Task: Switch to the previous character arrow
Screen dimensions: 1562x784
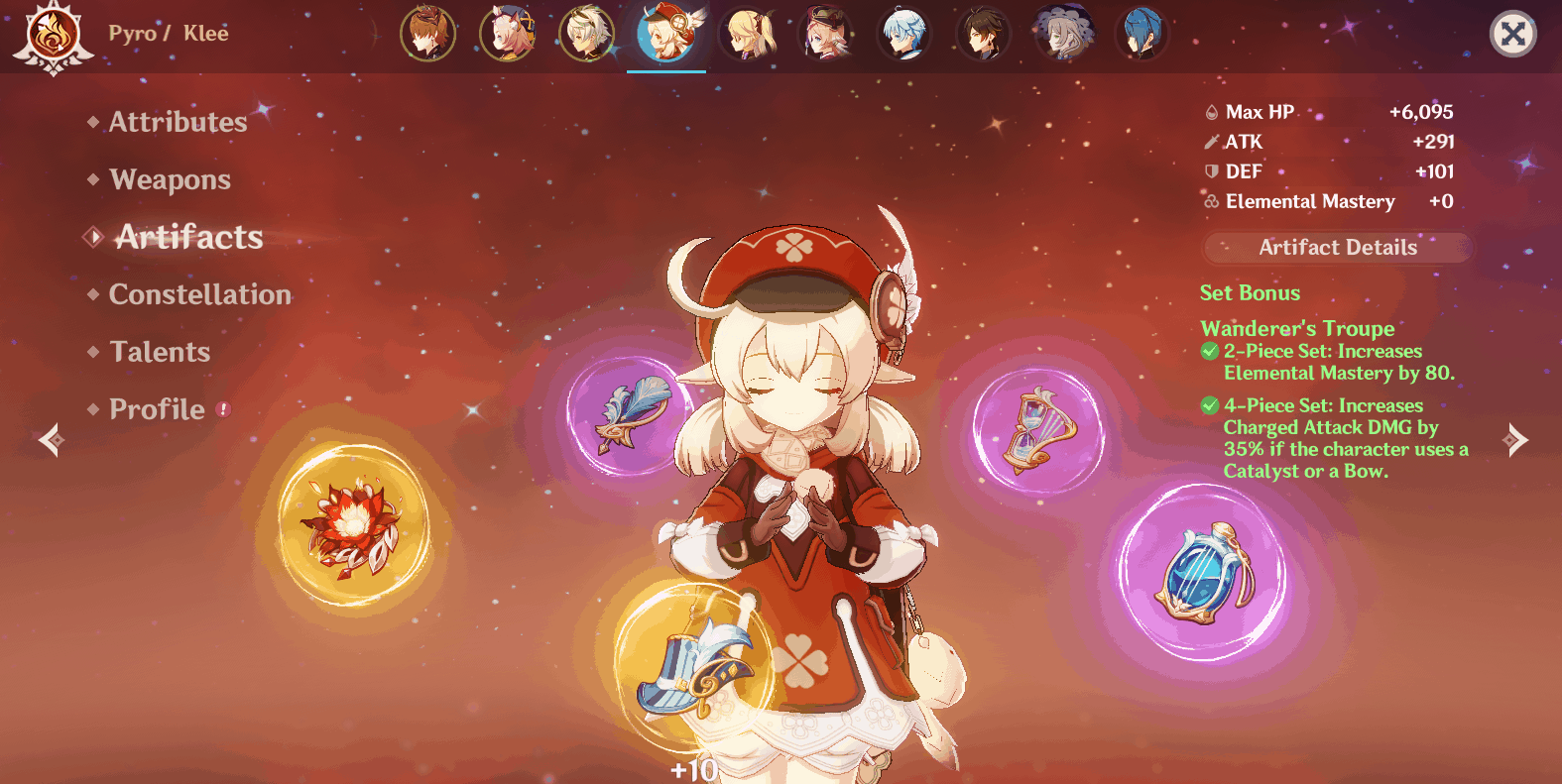Action: [51, 439]
